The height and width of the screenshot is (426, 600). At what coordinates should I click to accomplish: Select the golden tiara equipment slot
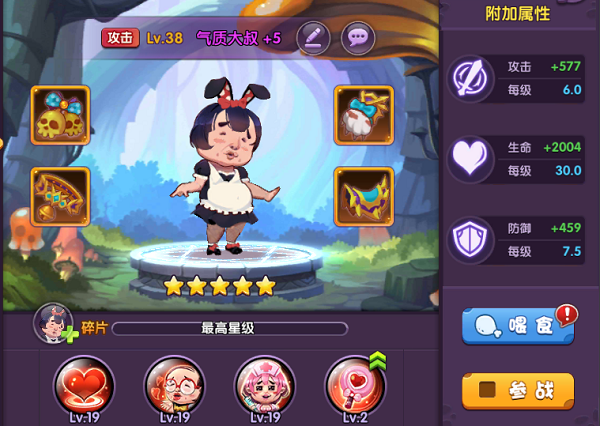(60, 196)
